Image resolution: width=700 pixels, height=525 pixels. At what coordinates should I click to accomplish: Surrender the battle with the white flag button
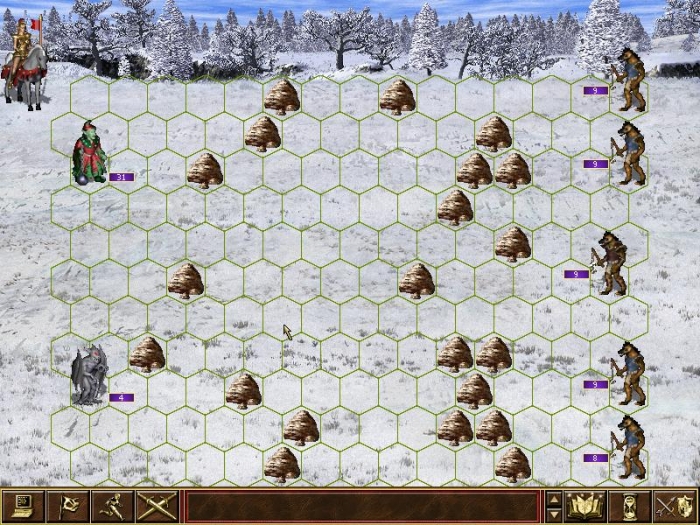pyautogui.click(x=66, y=507)
